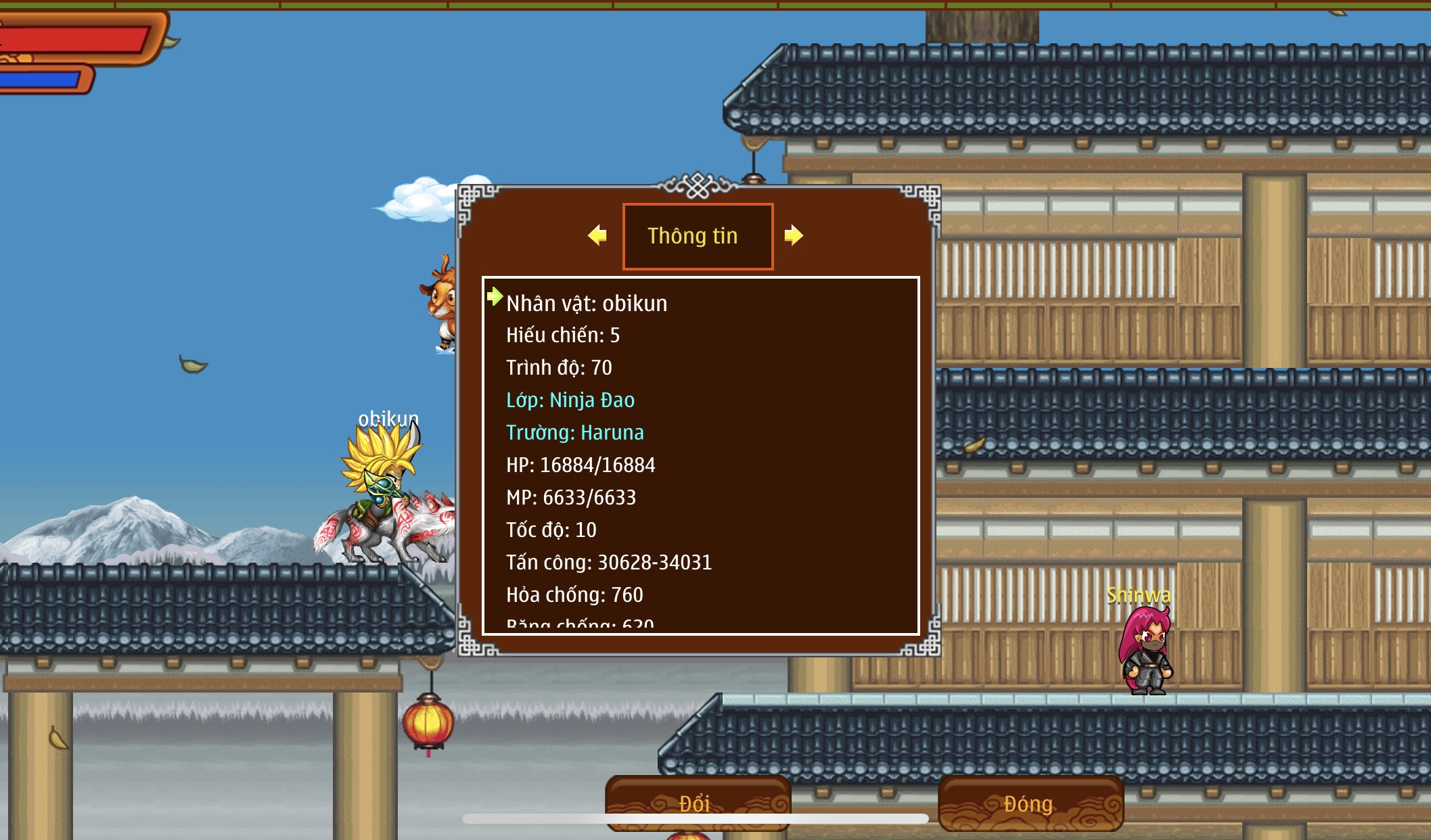1431x840 pixels.
Task: Go to the previous panel with left arrow
Action: (597, 235)
